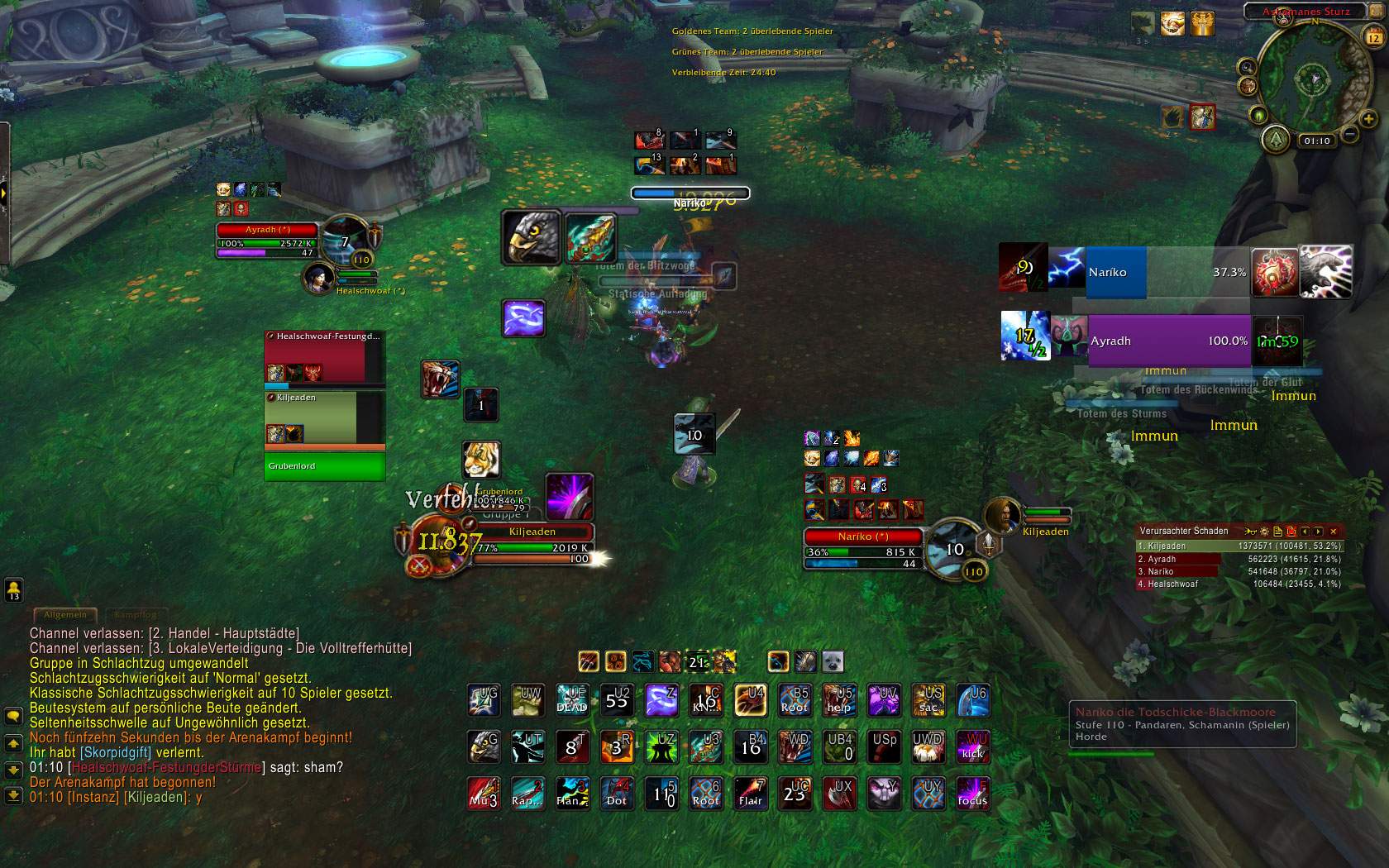Select the Grubenlord pet raid frame
The width and height of the screenshot is (1389, 868).
pos(324,466)
